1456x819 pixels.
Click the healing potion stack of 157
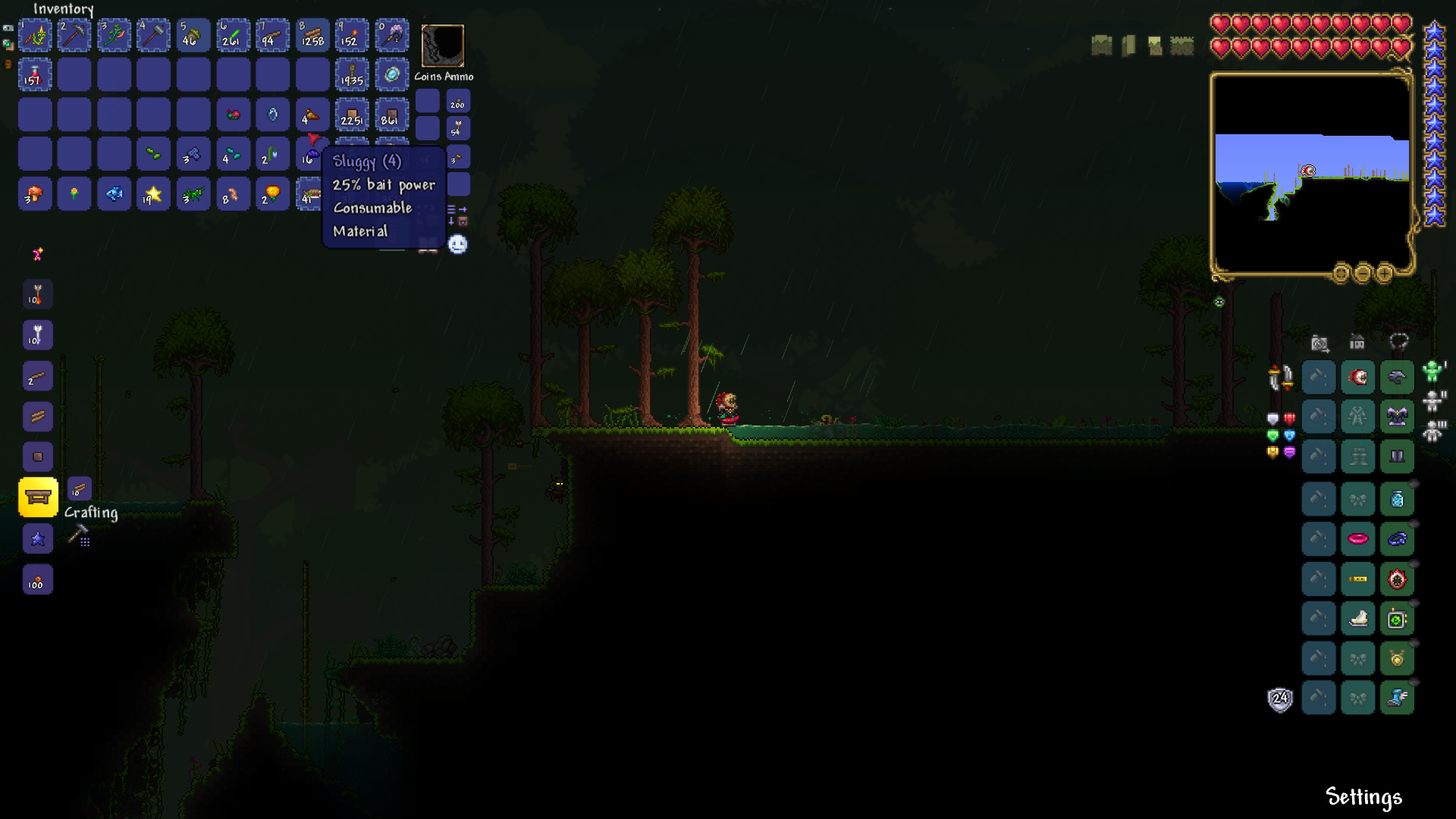(x=35, y=75)
